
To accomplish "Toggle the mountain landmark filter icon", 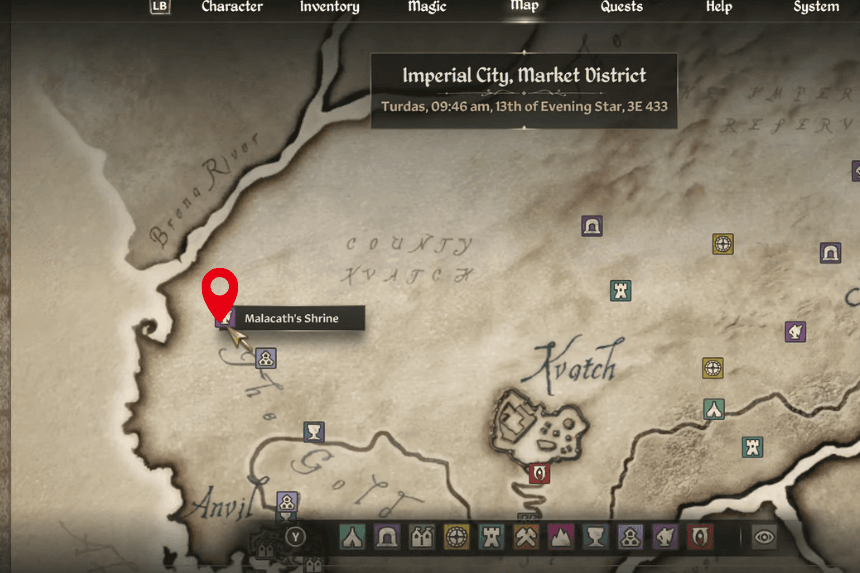I will tap(561, 537).
